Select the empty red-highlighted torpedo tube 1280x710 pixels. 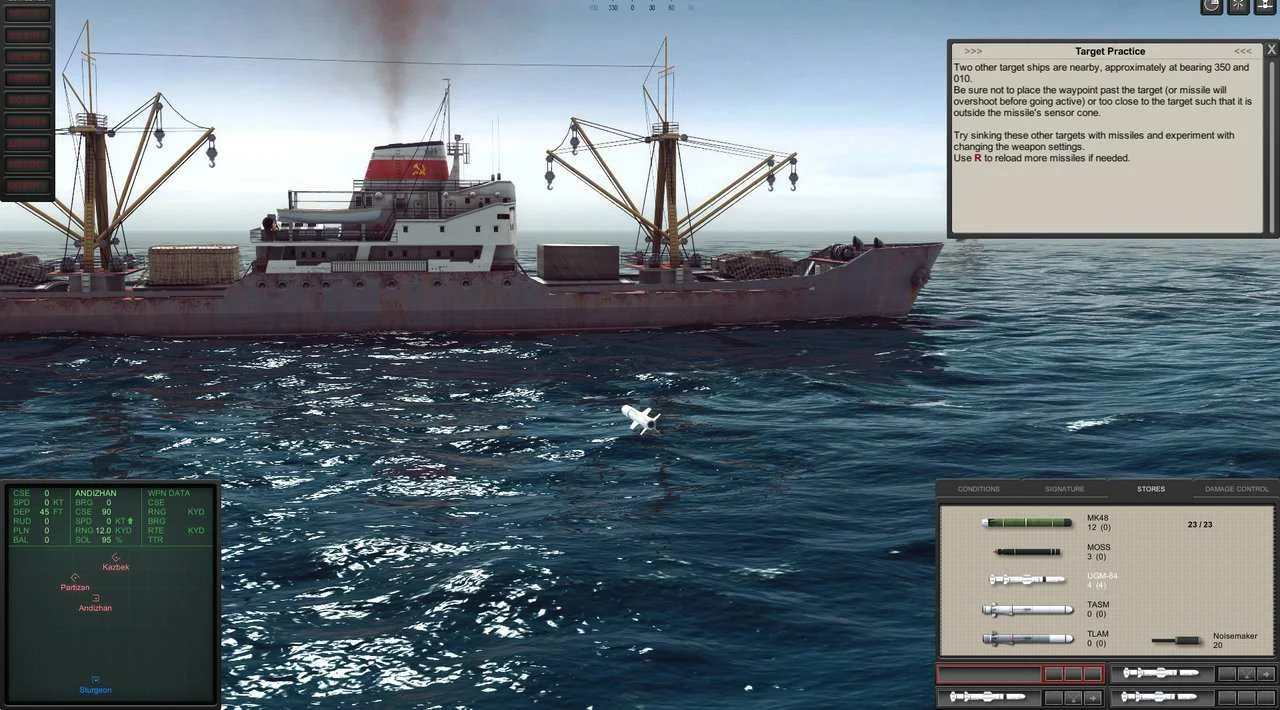click(988, 674)
